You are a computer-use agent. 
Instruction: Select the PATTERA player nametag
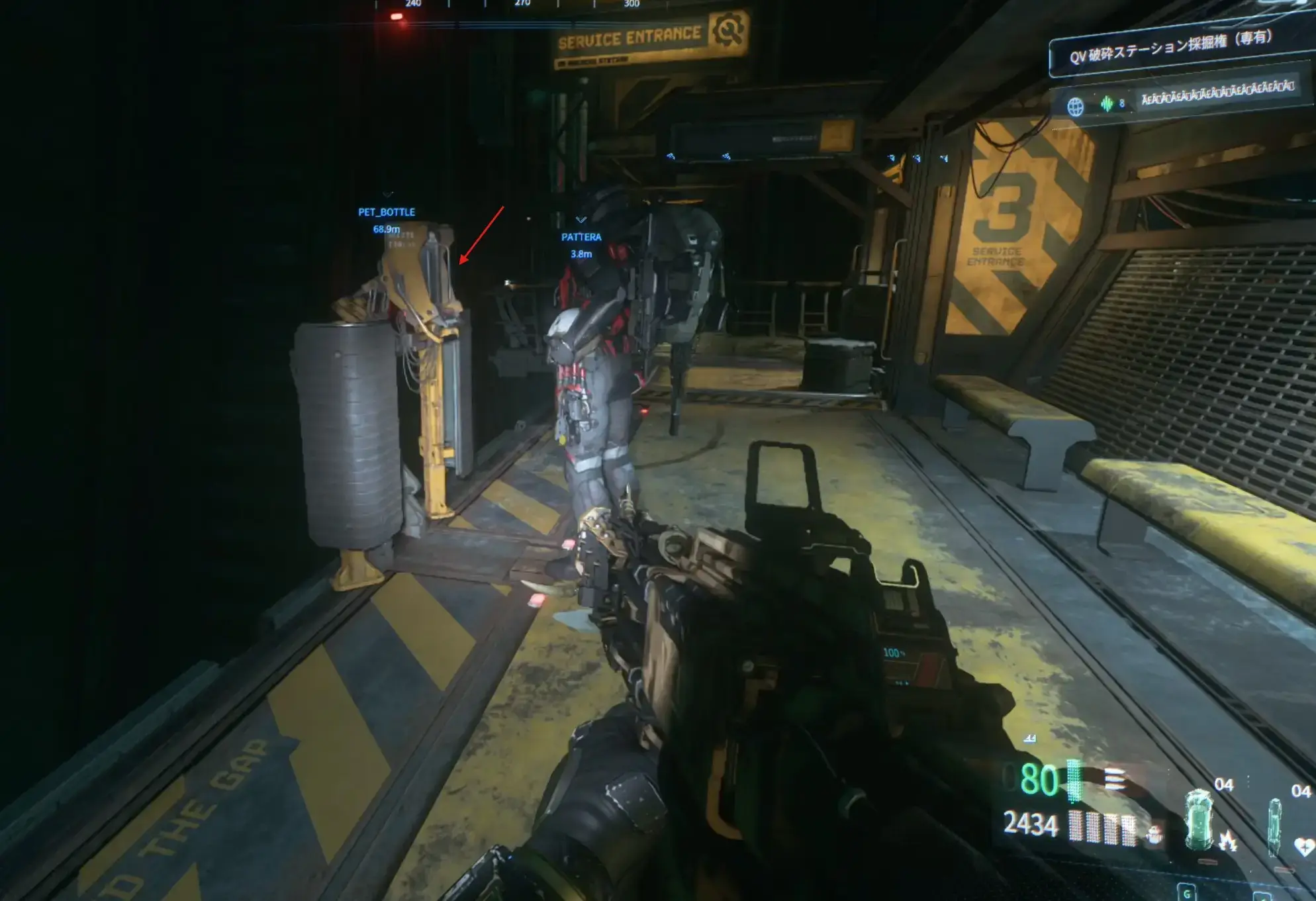[x=581, y=237]
